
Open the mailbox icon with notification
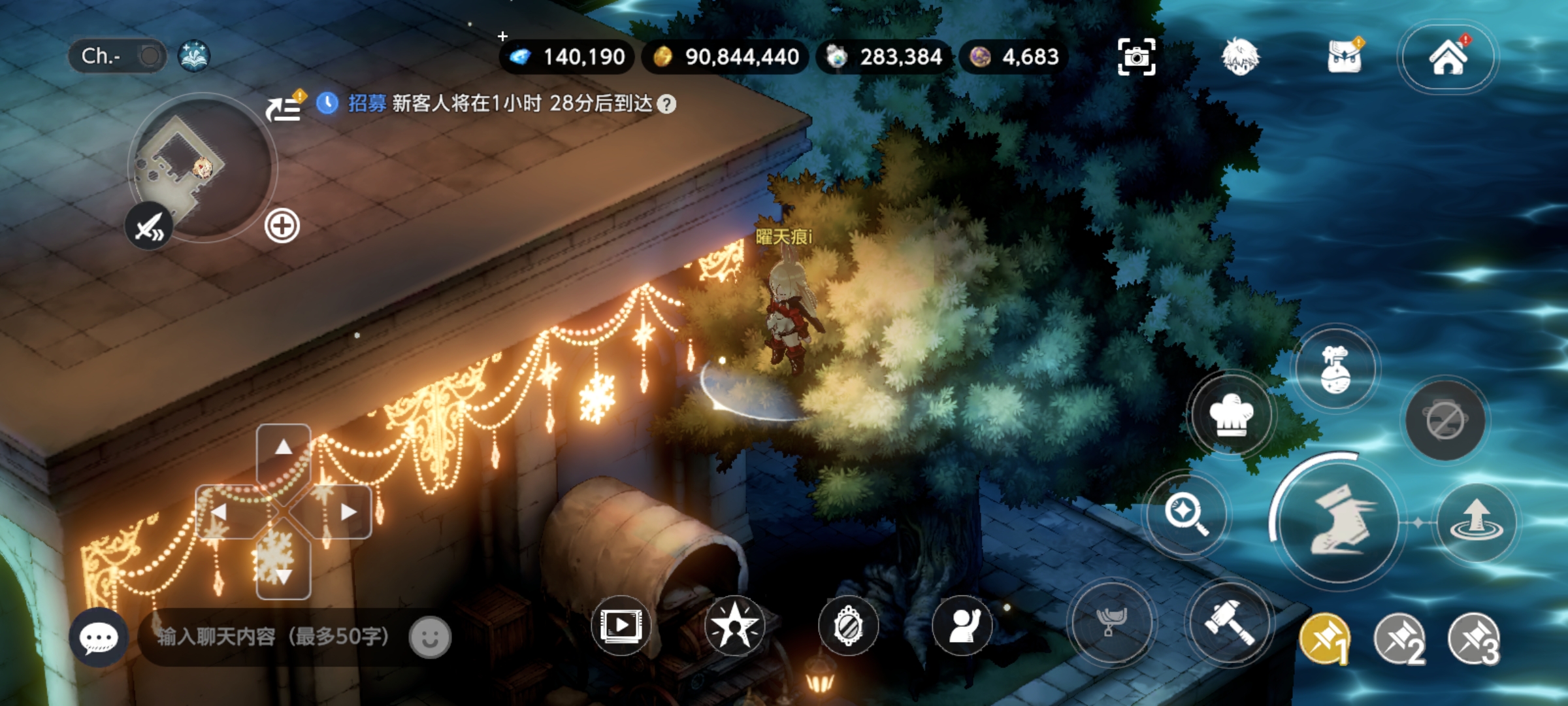[1345, 58]
